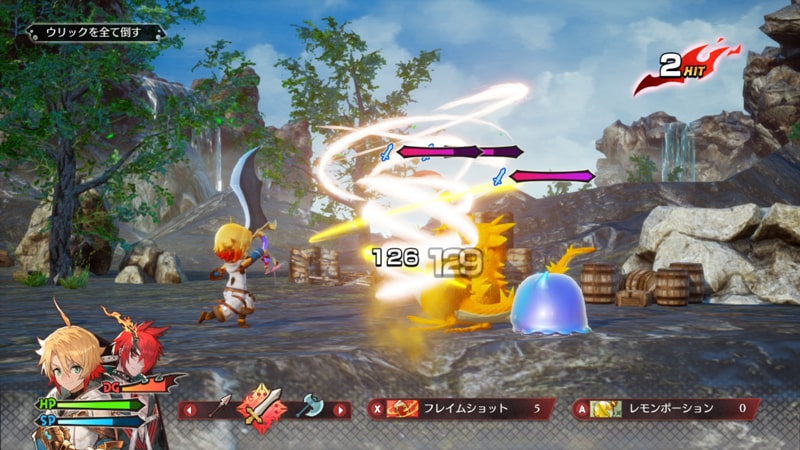Open the ウリックを全て倒す objective tracker
The height and width of the screenshot is (450, 800).
point(93,33)
